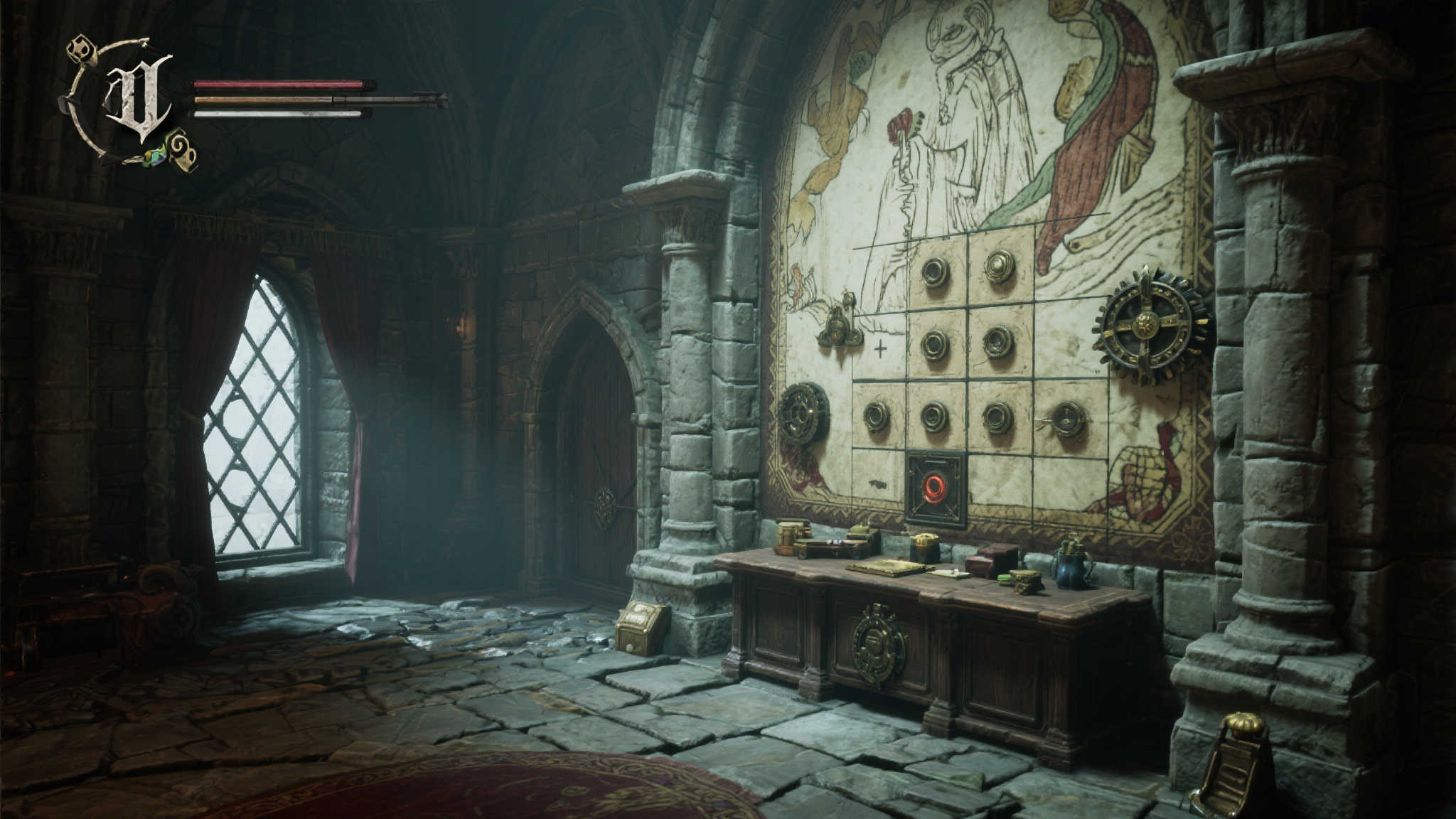This screenshot has width=1456, height=819.
Task: Click the gothic letter emblem in the HUD
Action: (137, 98)
